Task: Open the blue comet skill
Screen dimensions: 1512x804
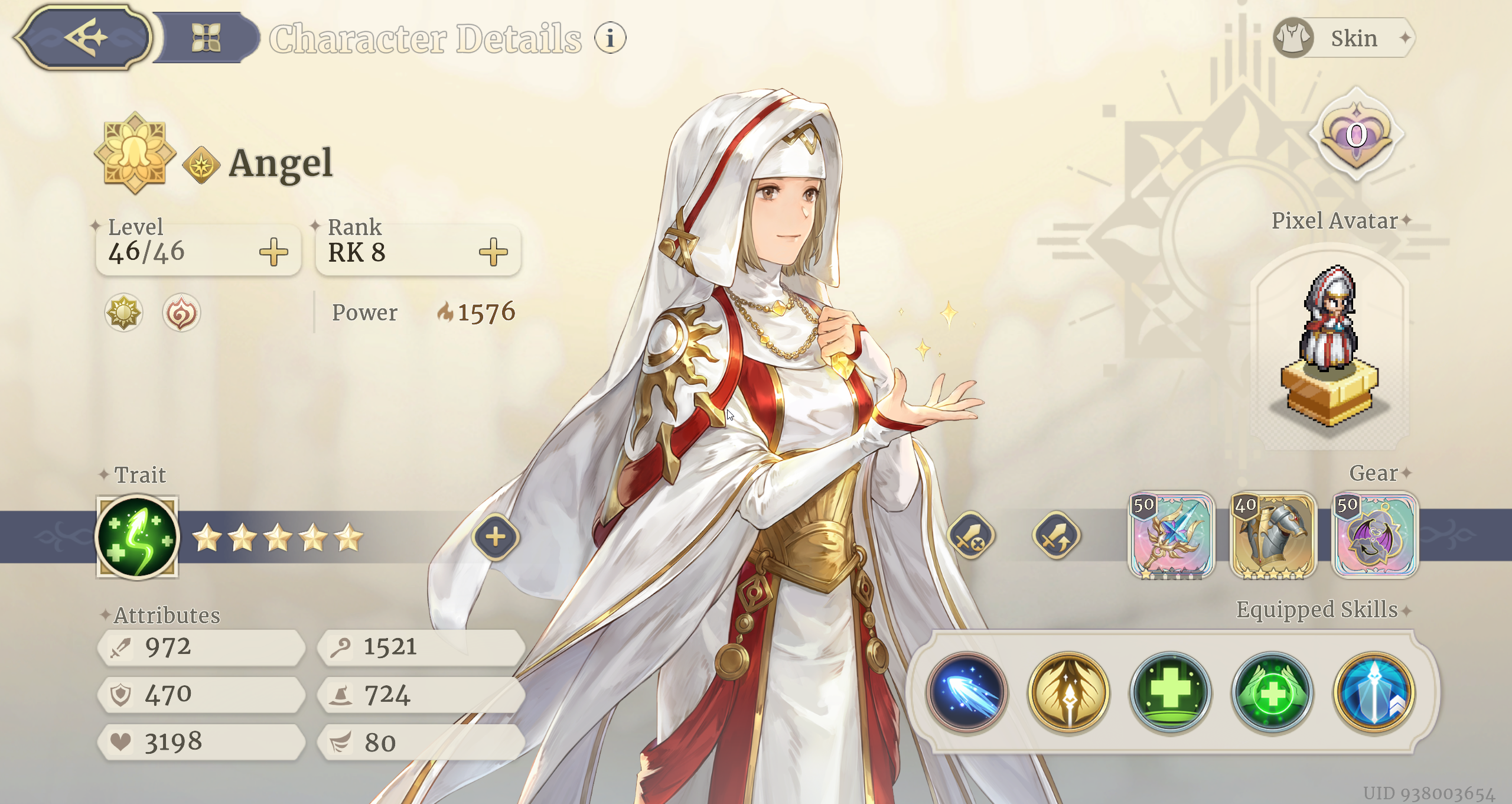Action: point(967,692)
